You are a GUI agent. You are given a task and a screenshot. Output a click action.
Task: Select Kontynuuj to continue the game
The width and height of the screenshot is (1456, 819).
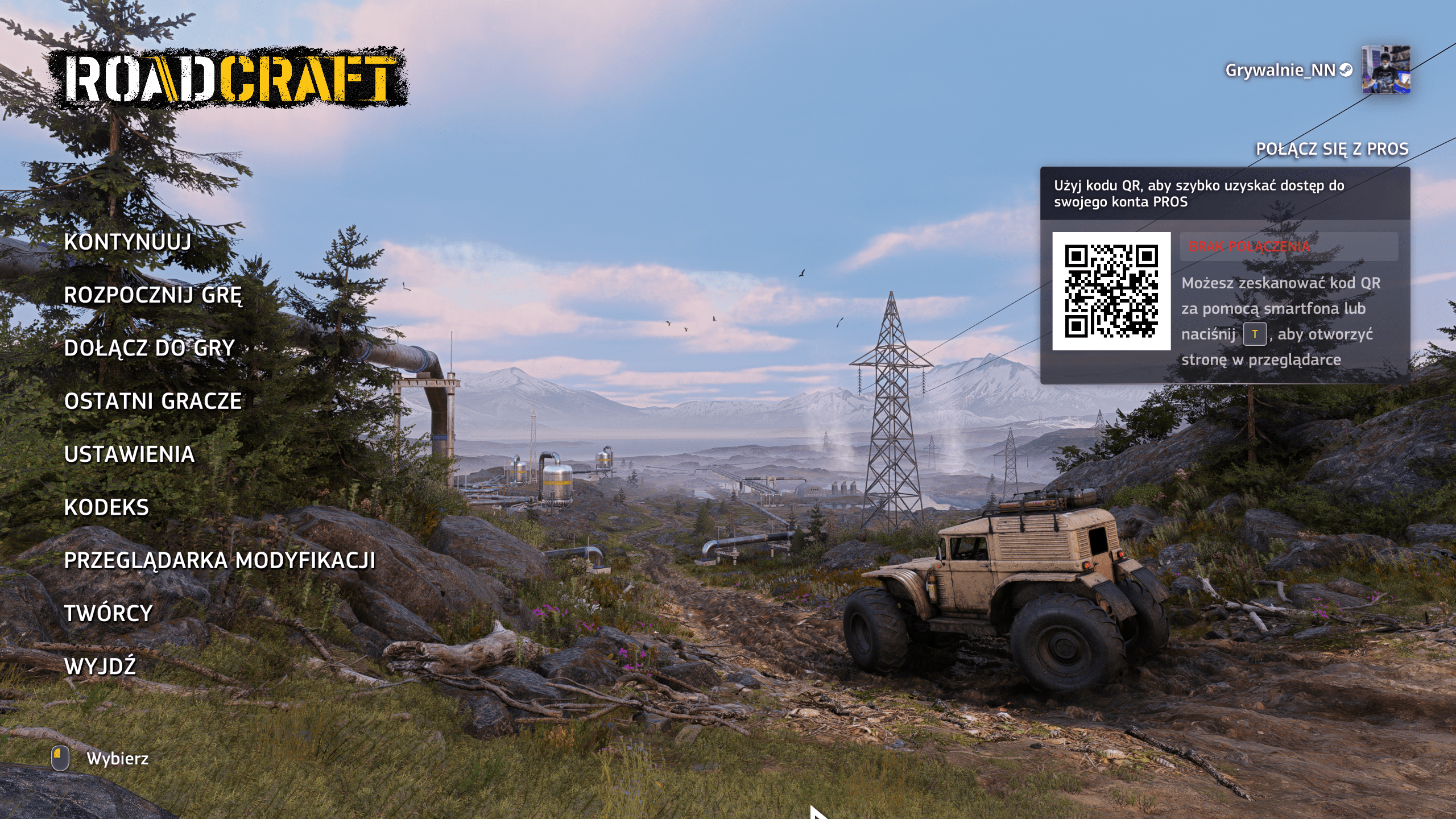[127, 242]
